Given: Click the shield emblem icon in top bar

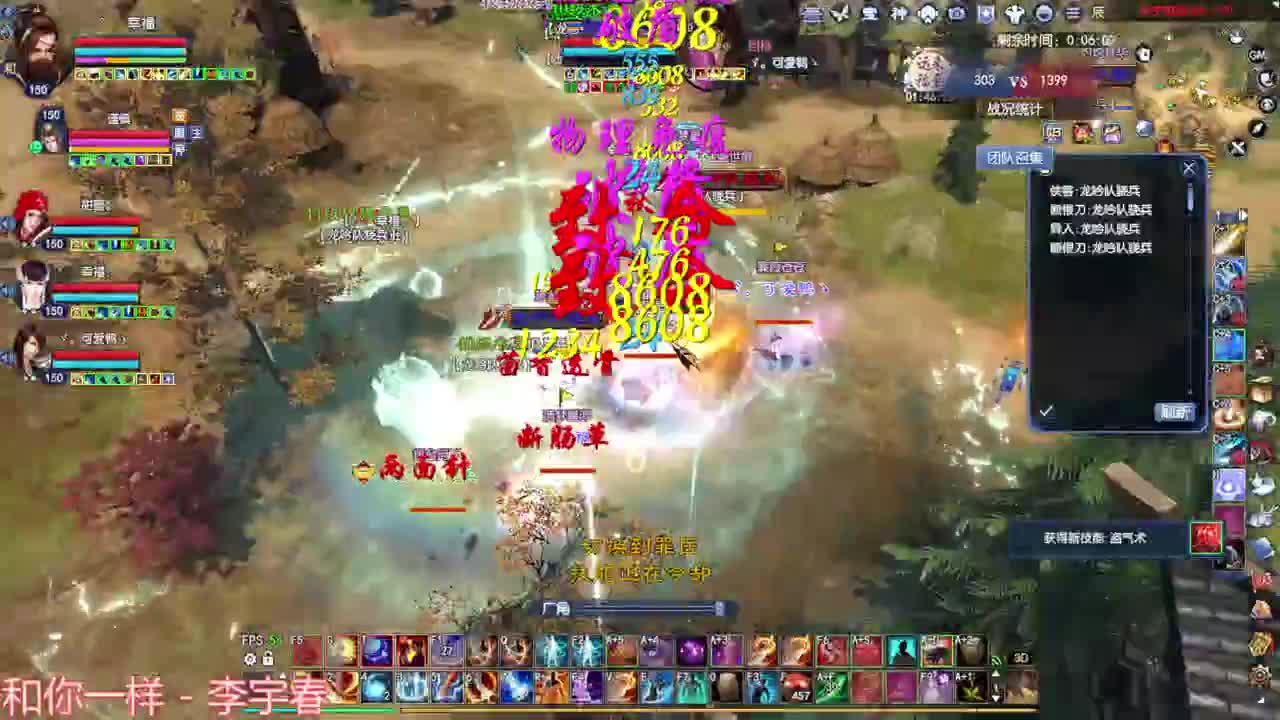Looking at the screenshot, I should (983, 12).
